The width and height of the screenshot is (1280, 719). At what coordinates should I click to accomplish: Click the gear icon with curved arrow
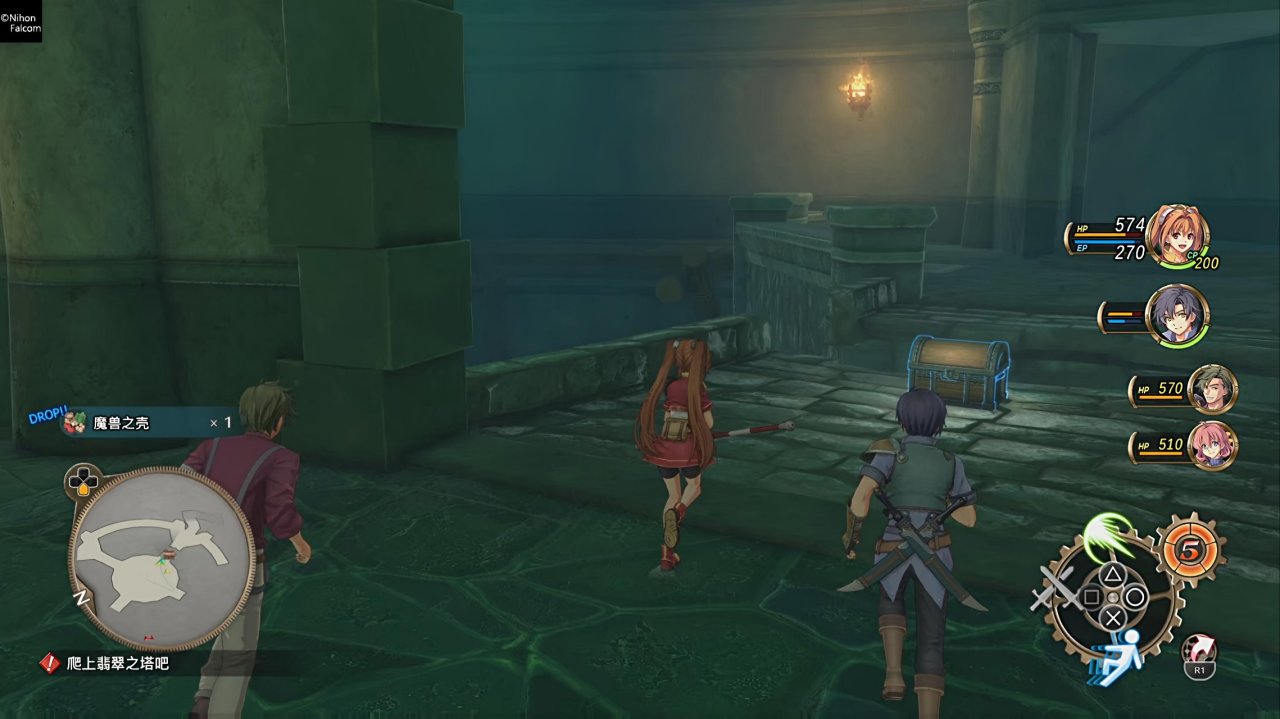click(1199, 652)
